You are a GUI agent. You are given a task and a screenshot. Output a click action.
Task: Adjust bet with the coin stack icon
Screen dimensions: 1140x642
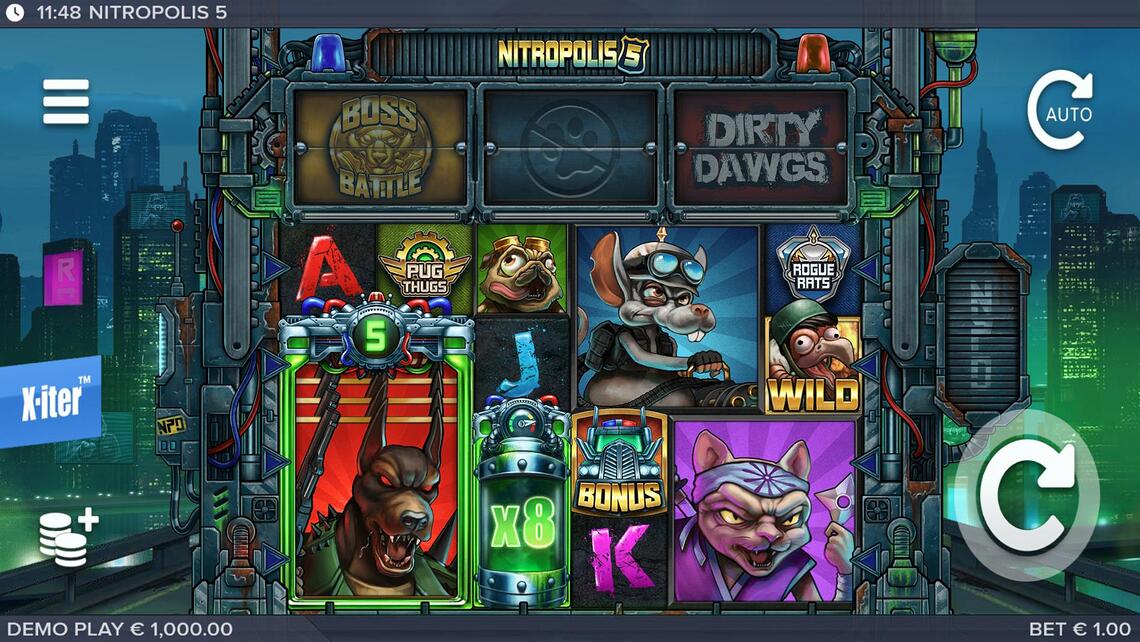tap(67, 536)
